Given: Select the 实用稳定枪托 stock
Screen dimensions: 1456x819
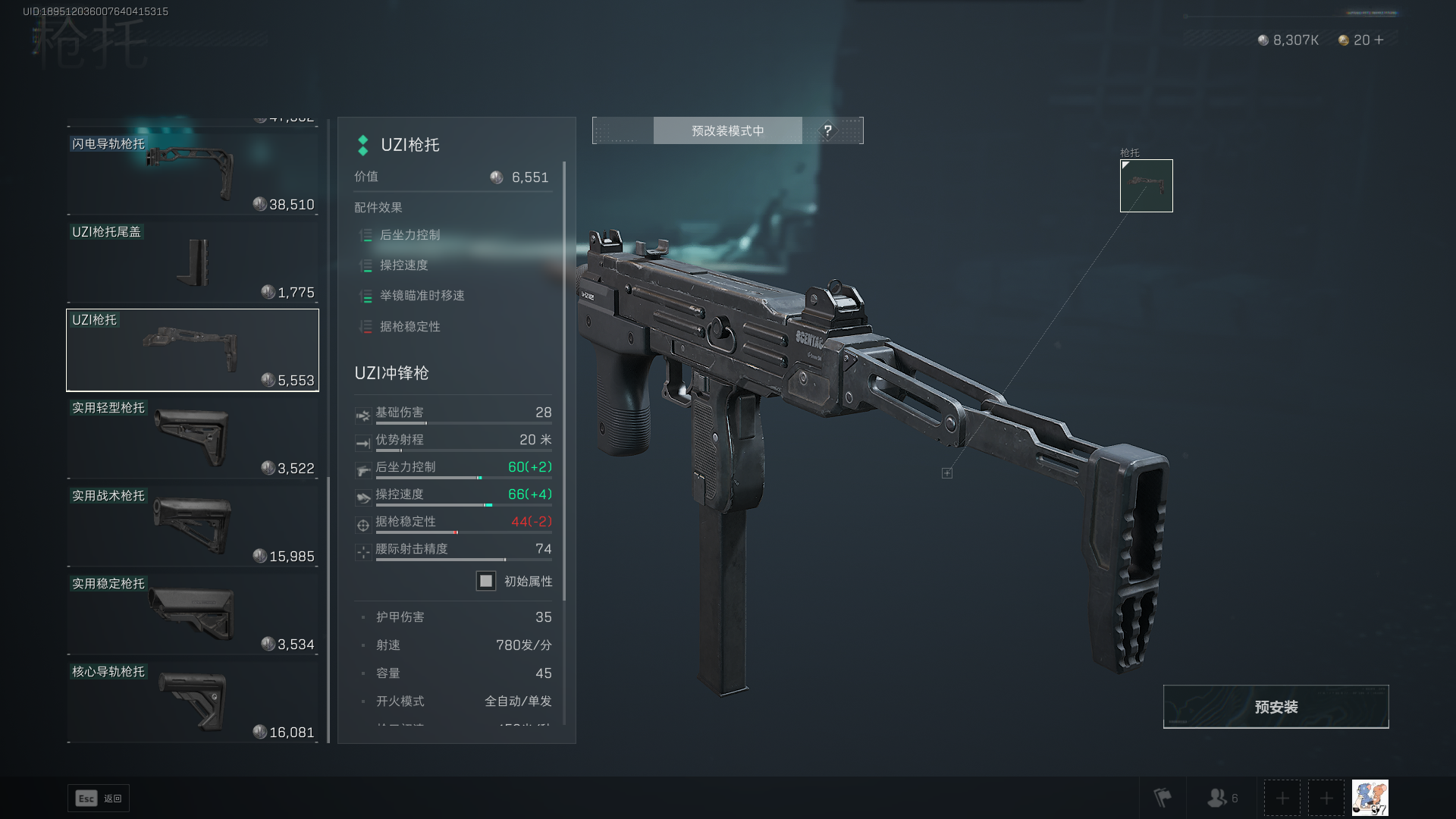Looking at the screenshot, I should pyautogui.click(x=193, y=613).
